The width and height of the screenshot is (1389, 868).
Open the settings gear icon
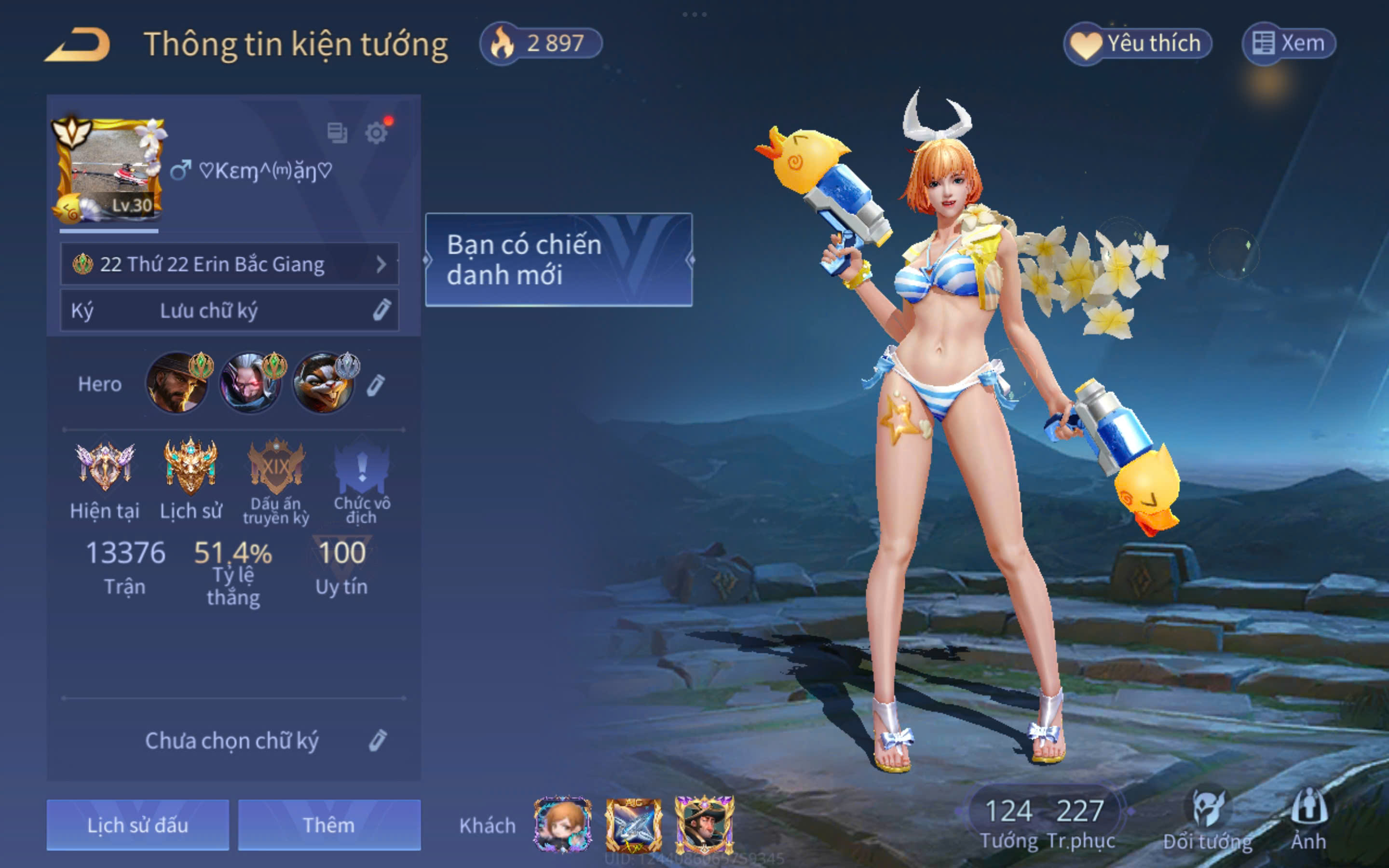pyautogui.click(x=377, y=133)
